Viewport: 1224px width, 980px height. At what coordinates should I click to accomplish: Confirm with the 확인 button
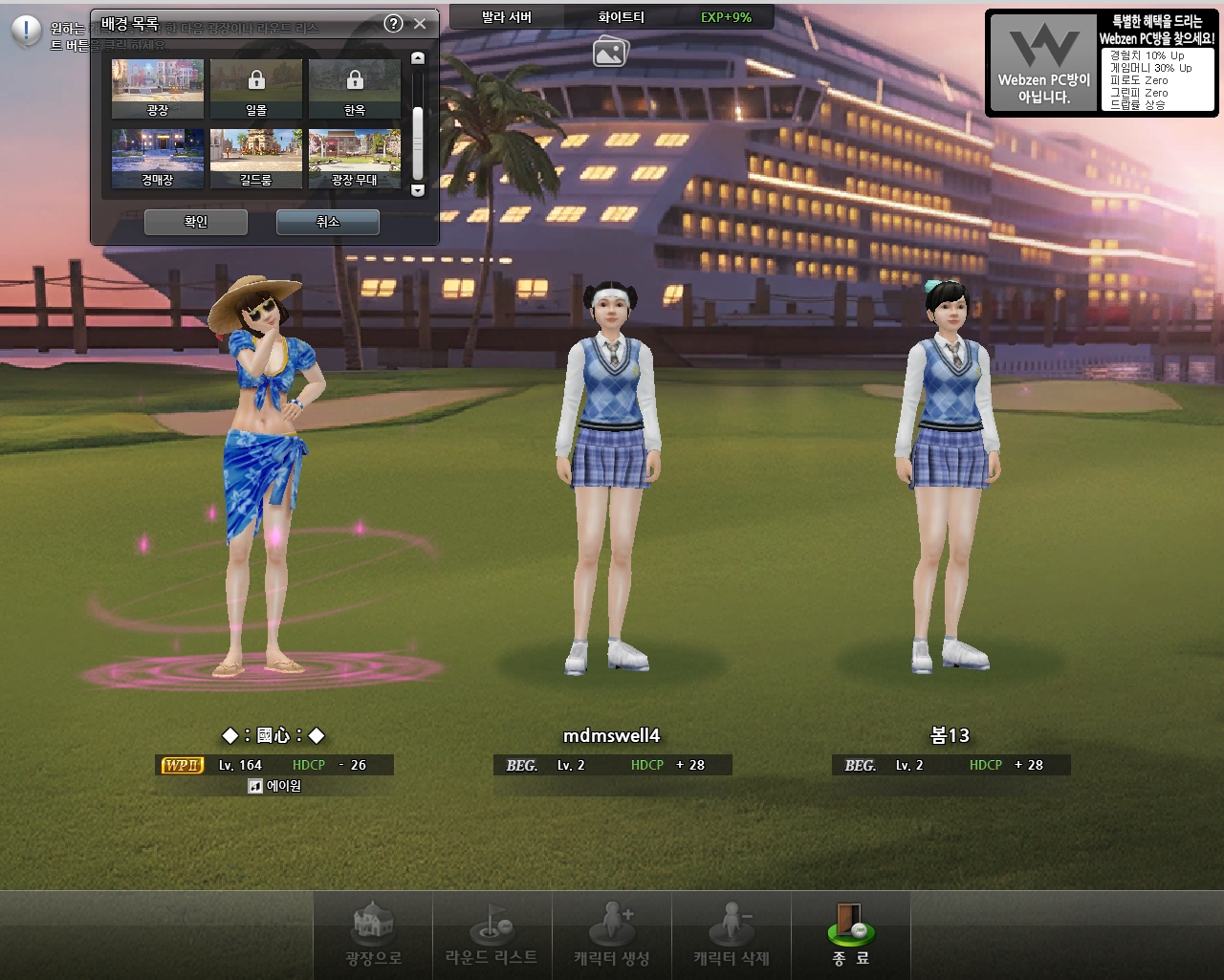pyautogui.click(x=196, y=222)
